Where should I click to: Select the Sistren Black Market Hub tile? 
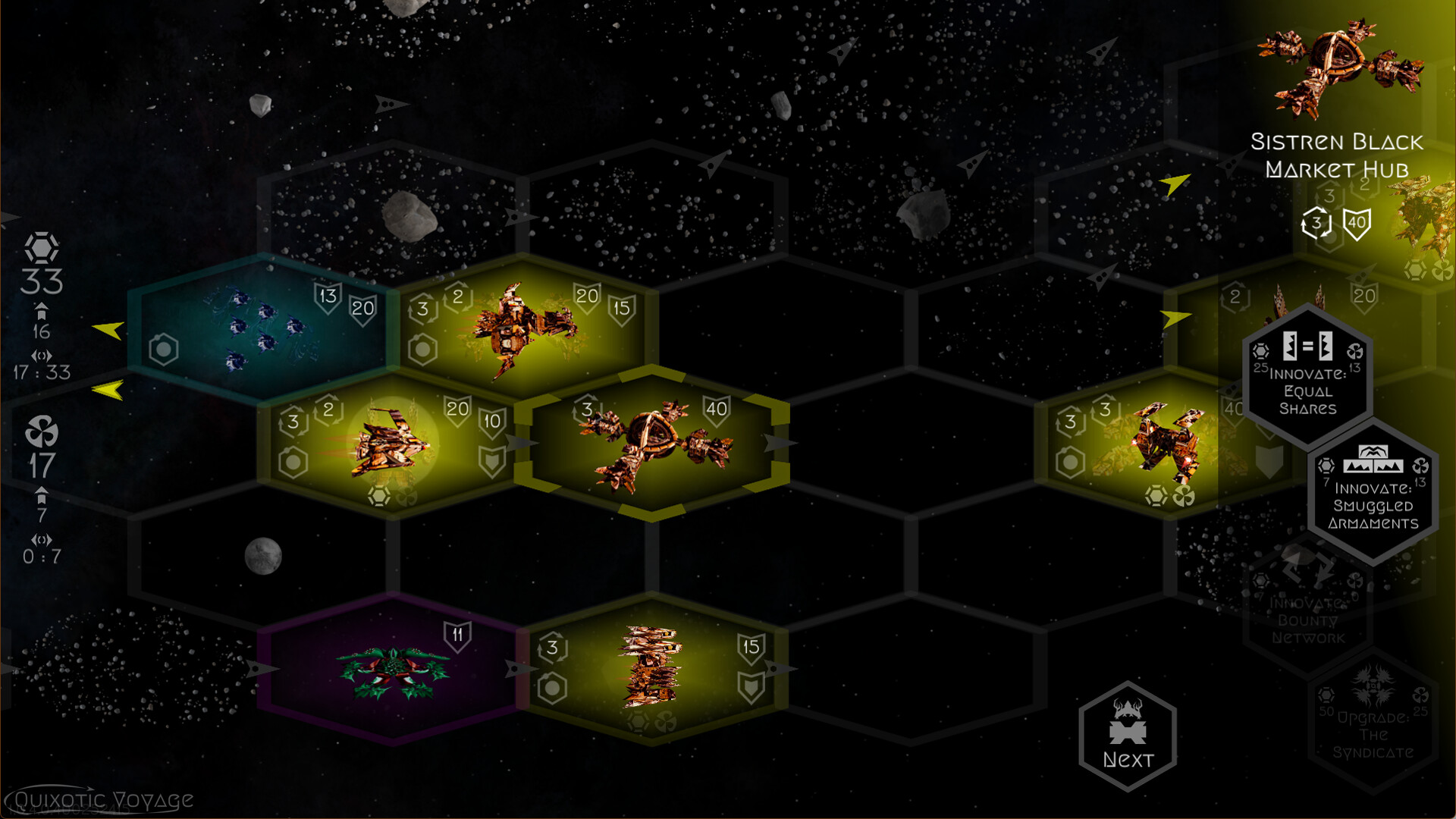coord(652,444)
